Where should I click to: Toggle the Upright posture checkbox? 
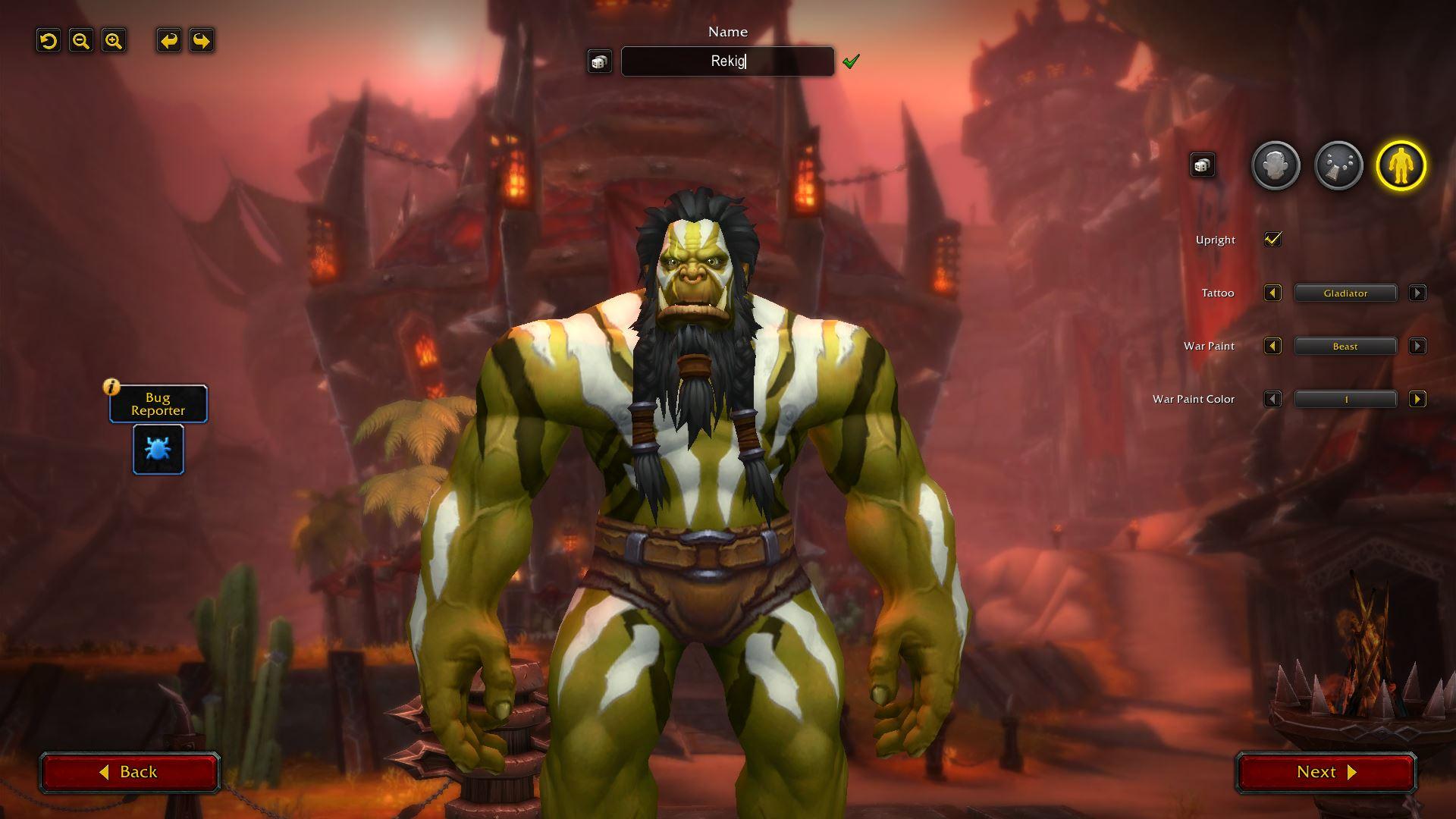1272,240
